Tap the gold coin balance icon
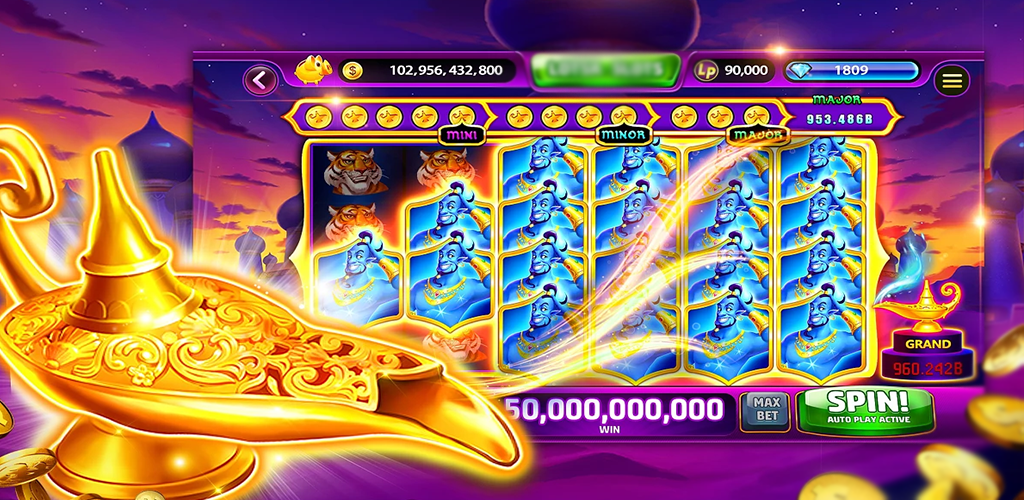 coord(352,70)
